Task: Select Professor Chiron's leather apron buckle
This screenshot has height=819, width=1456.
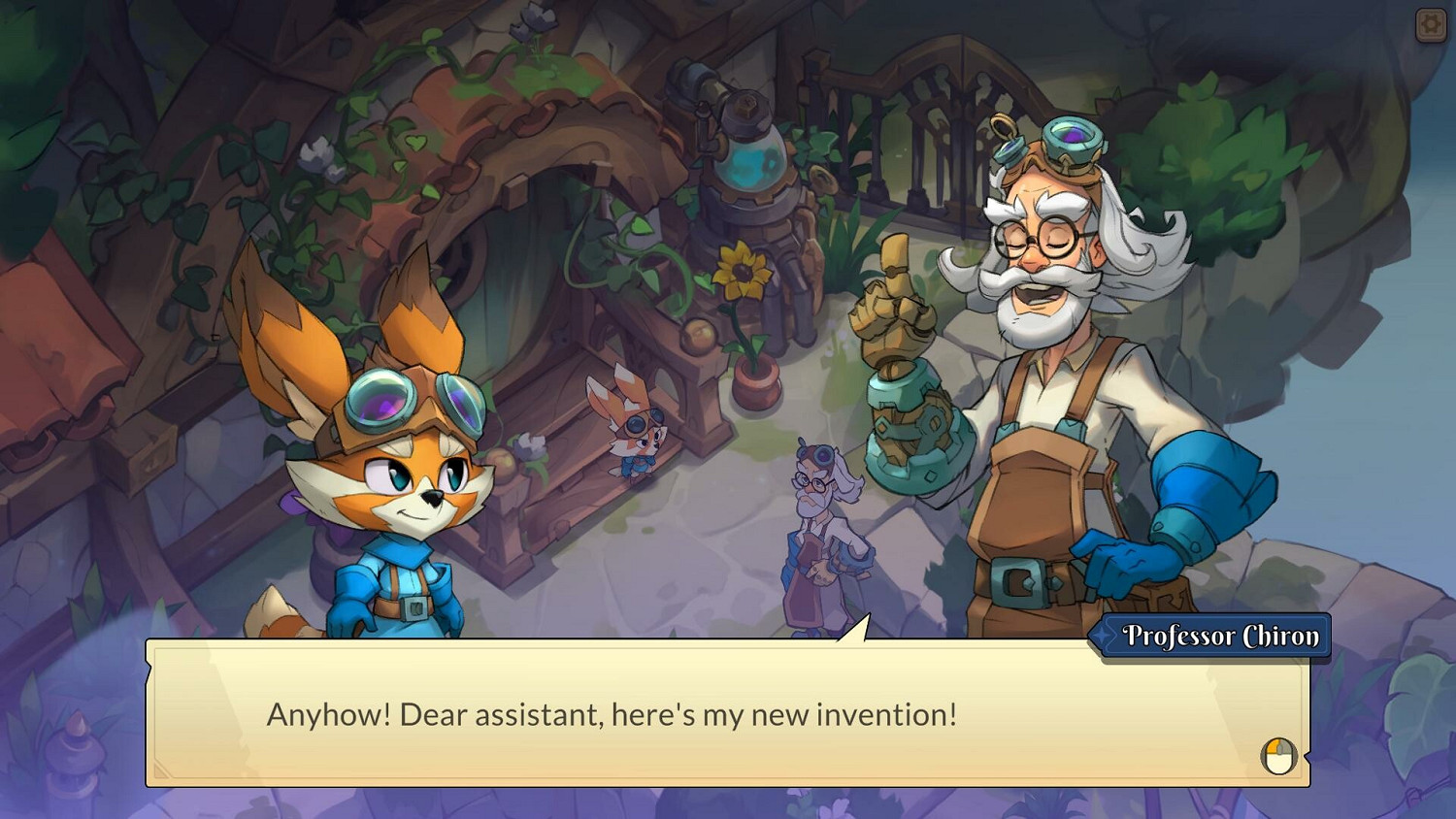Action: click(1020, 583)
